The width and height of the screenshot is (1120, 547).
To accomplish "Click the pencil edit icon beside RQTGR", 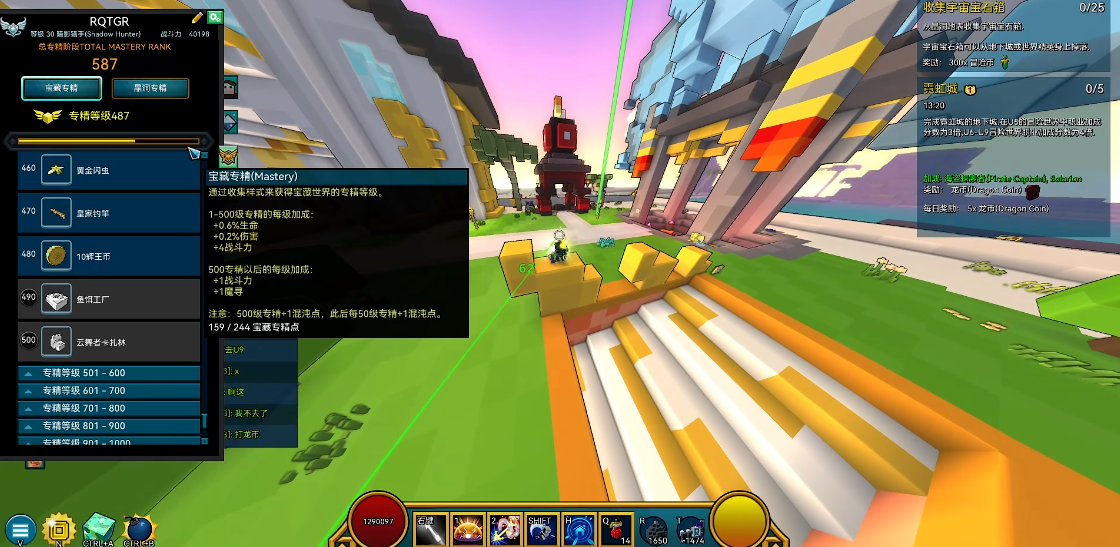I will pos(197,17).
